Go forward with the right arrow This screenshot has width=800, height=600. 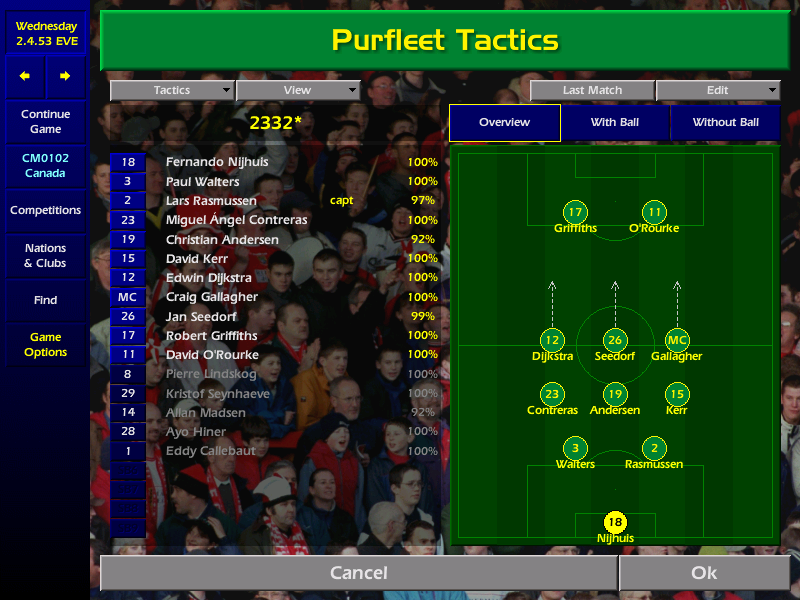click(65, 76)
